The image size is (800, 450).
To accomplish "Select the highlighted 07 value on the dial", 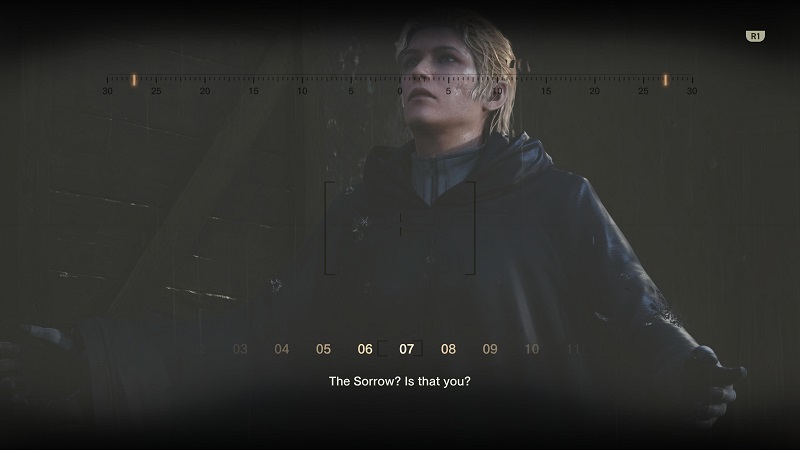I will [406, 349].
